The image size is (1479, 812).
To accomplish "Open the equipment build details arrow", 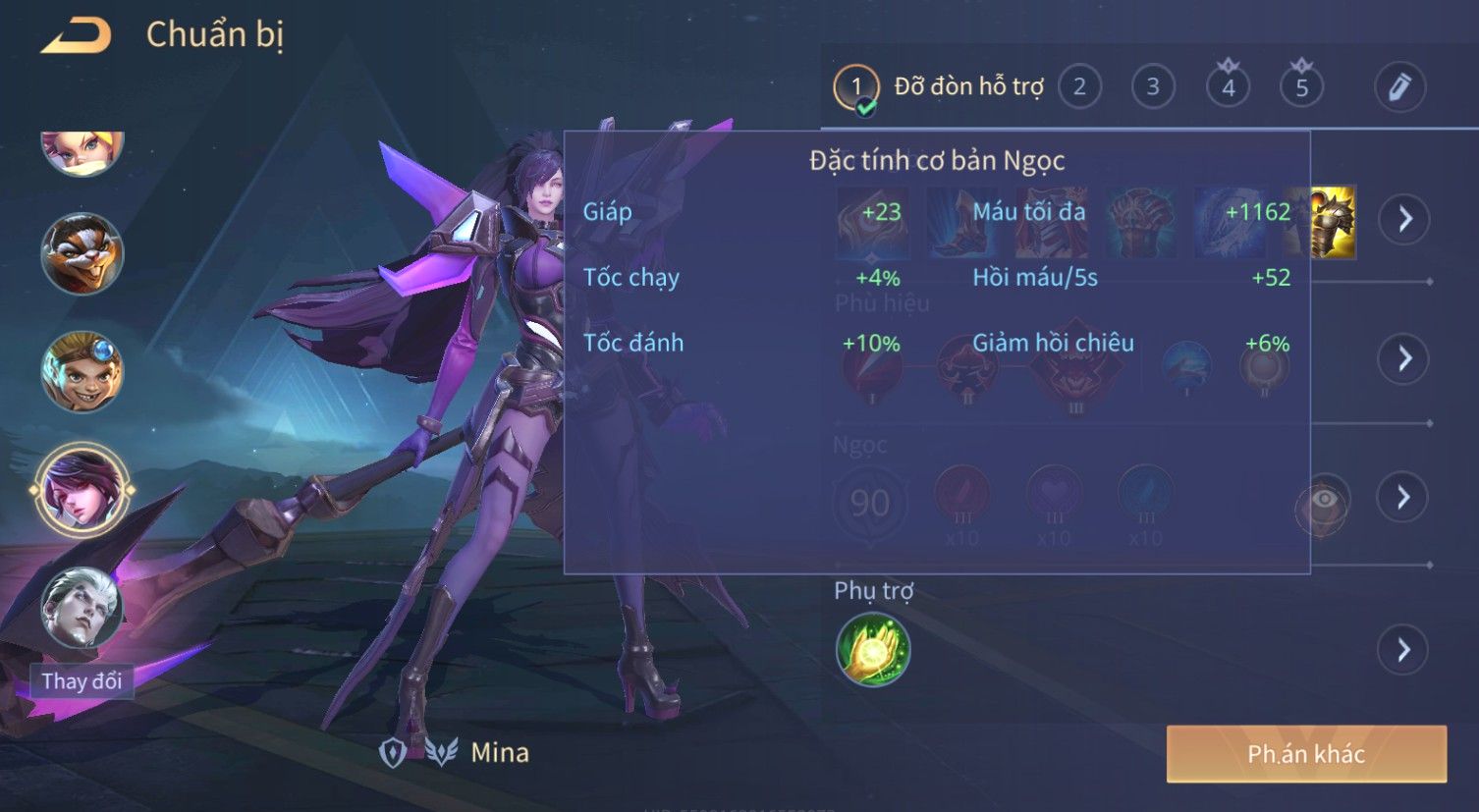I will coord(1404,218).
